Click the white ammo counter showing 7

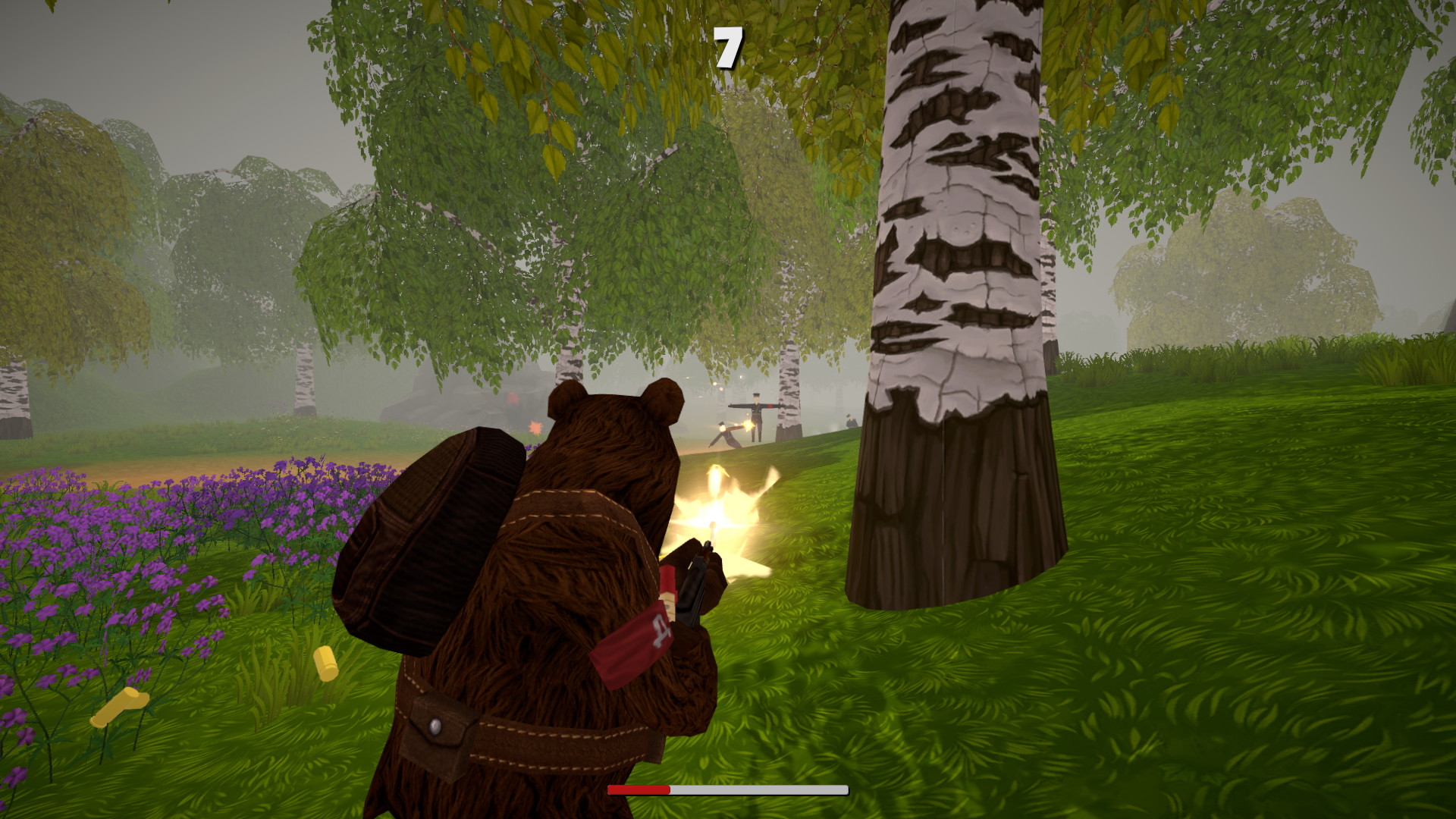728,47
